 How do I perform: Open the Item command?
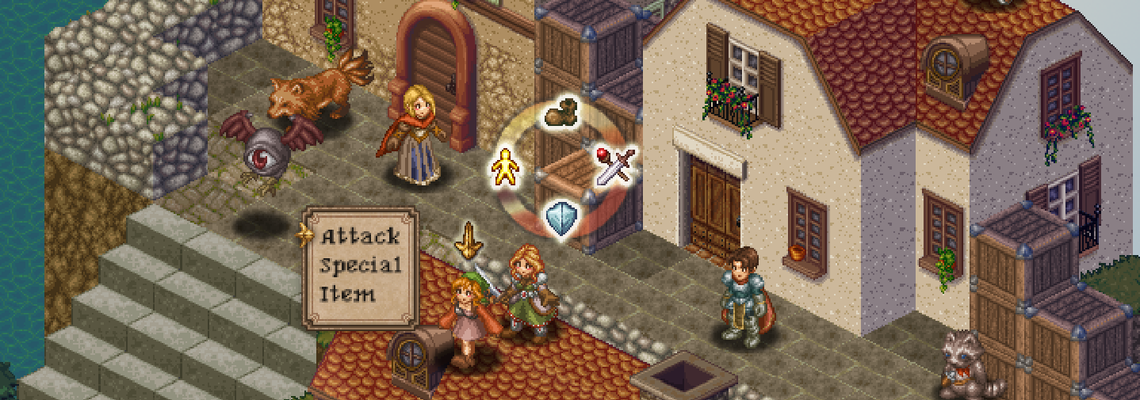coord(348,294)
